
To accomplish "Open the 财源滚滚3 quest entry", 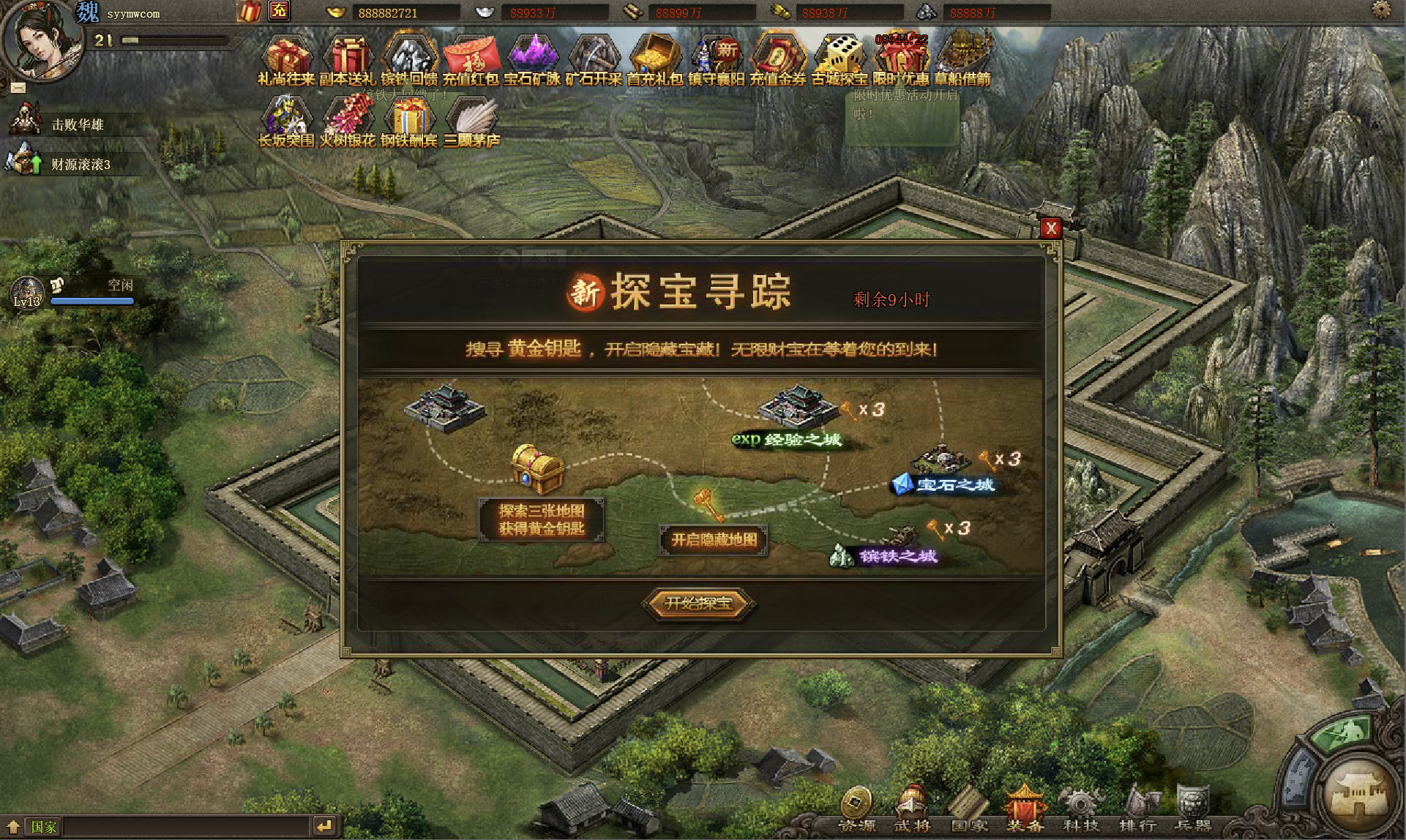I will coord(79,164).
